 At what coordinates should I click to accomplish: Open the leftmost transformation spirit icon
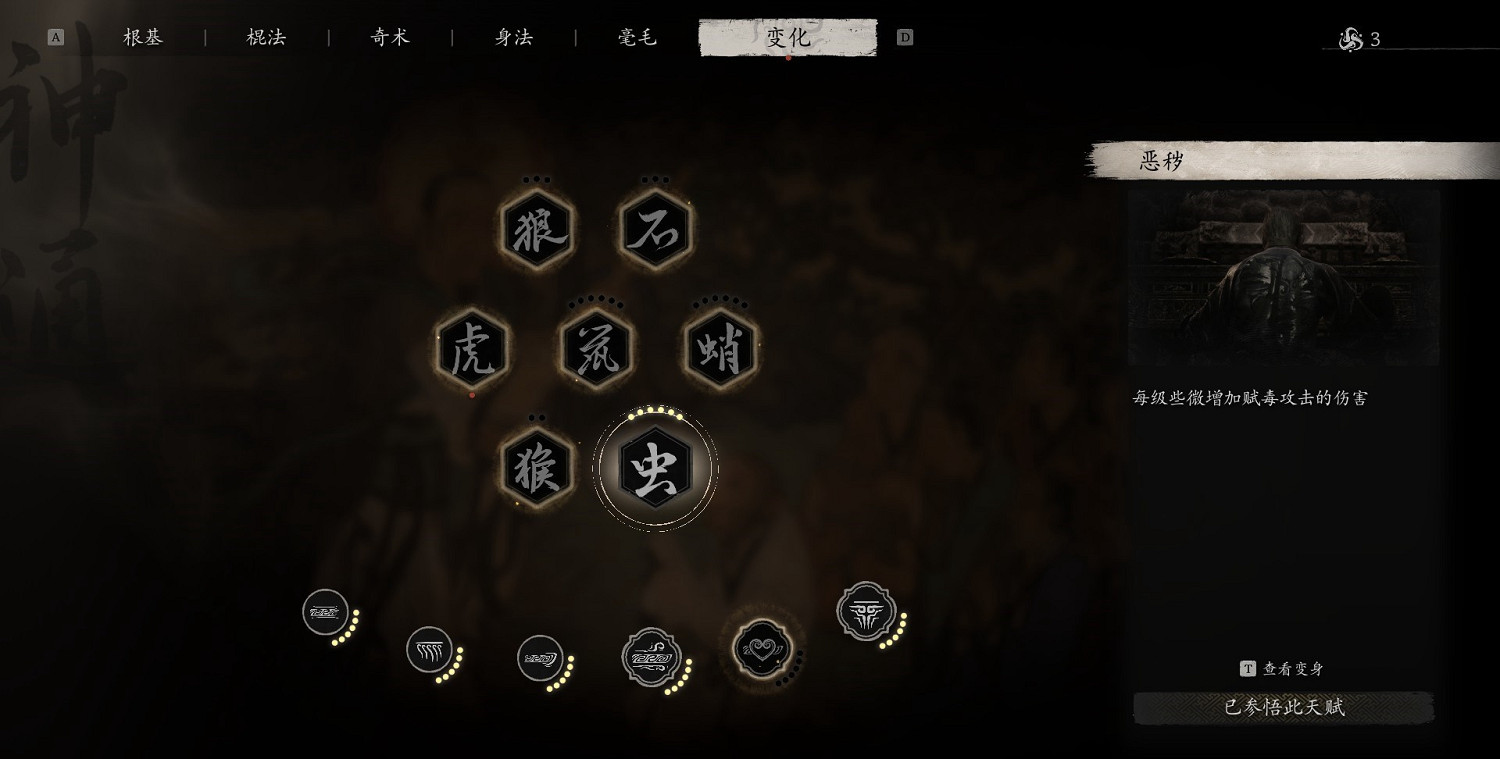325,610
